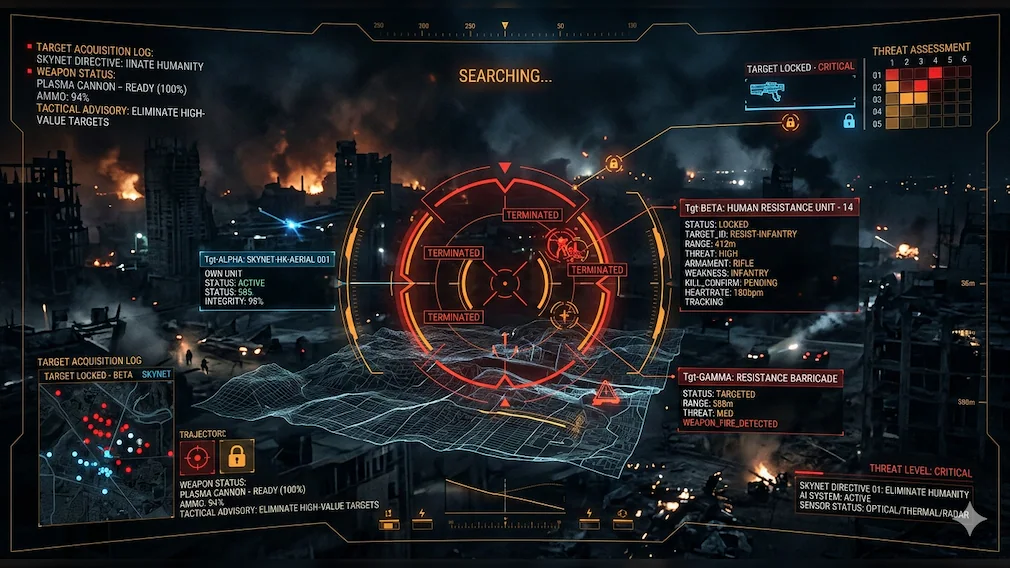The height and width of the screenshot is (568, 1010).
Task: Open the Tgt-BETA Human Resistance Unit panel
Action: [768, 207]
